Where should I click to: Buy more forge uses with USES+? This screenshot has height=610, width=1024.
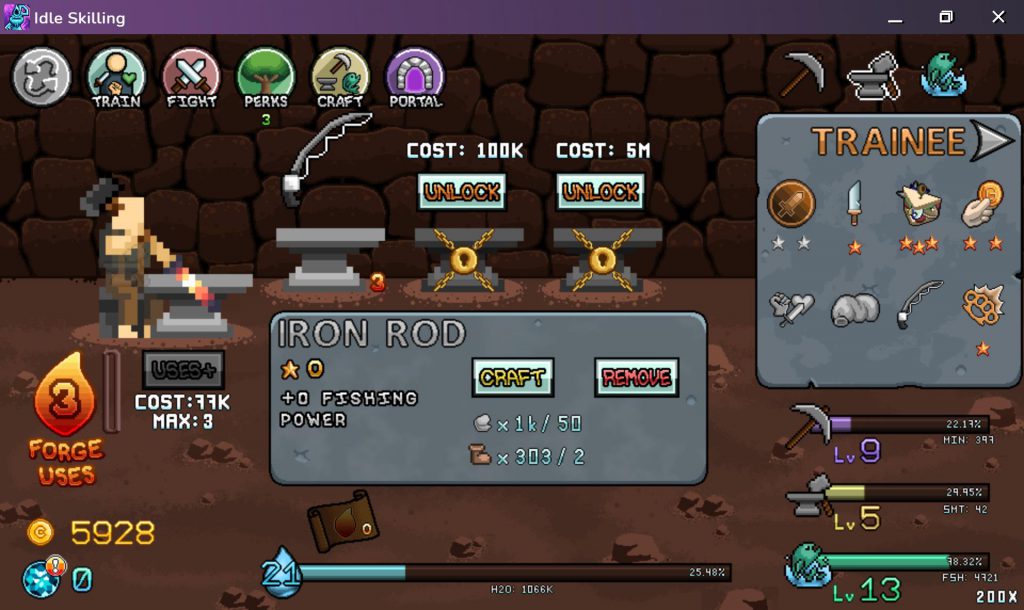[x=183, y=370]
